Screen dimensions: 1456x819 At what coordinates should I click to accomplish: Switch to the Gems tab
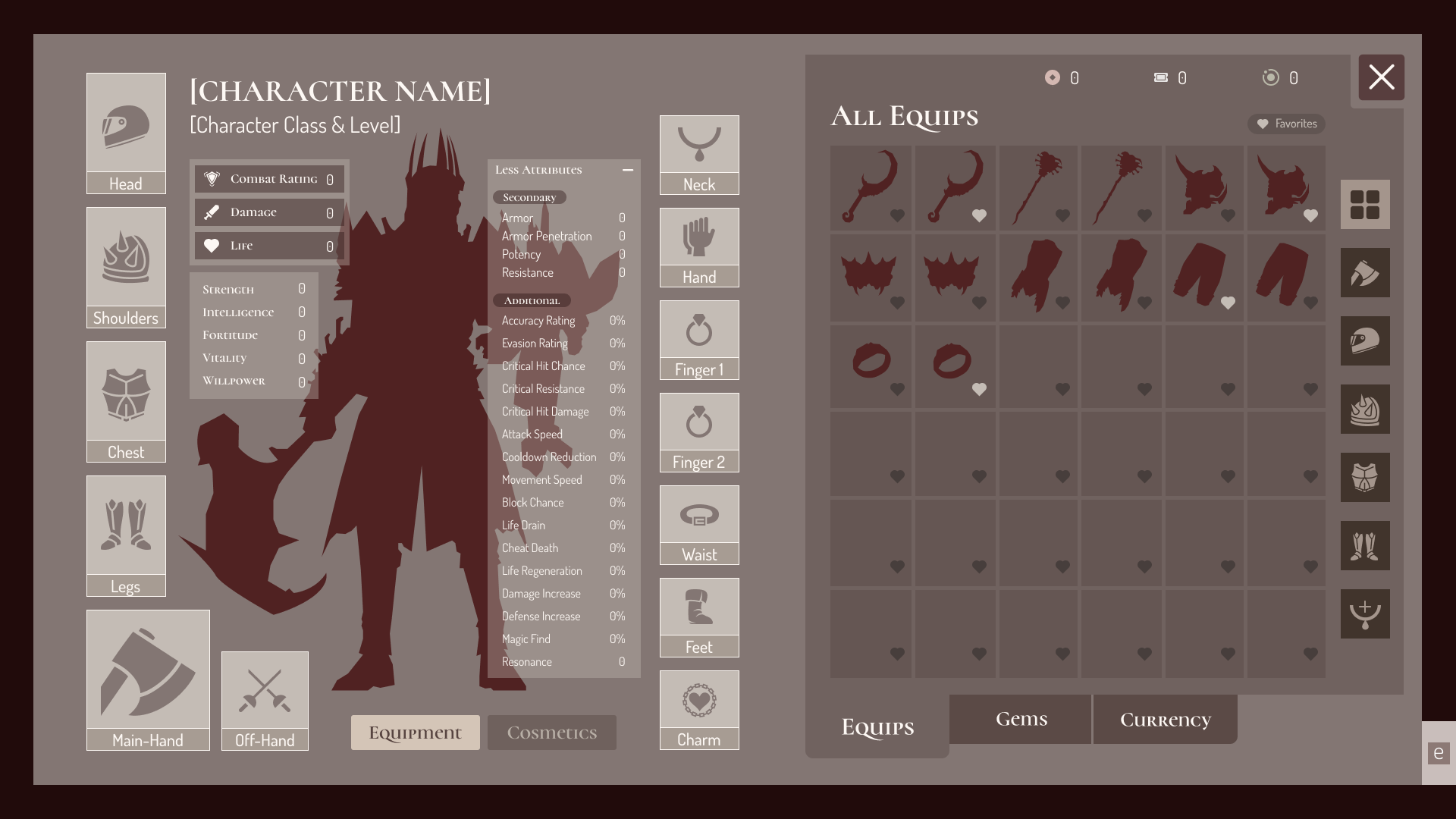(1021, 719)
